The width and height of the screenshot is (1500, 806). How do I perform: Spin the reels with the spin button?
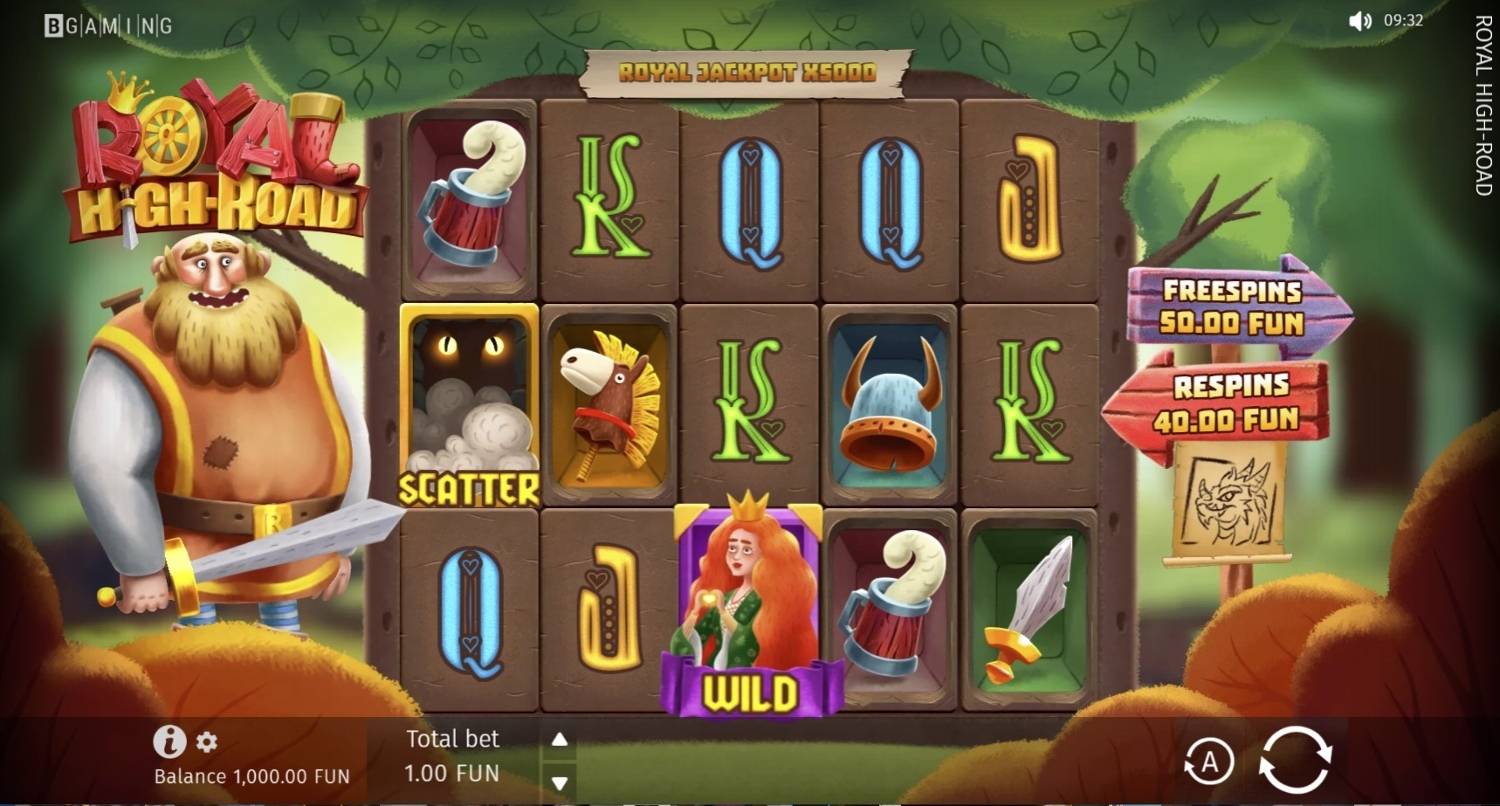point(1295,761)
